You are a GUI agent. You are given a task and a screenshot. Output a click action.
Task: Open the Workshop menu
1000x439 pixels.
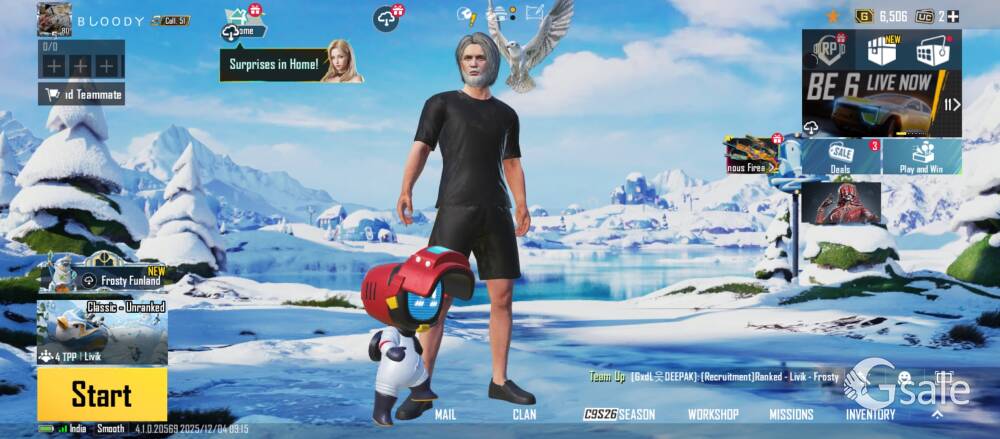pyautogui.click(x=713, y=414)
